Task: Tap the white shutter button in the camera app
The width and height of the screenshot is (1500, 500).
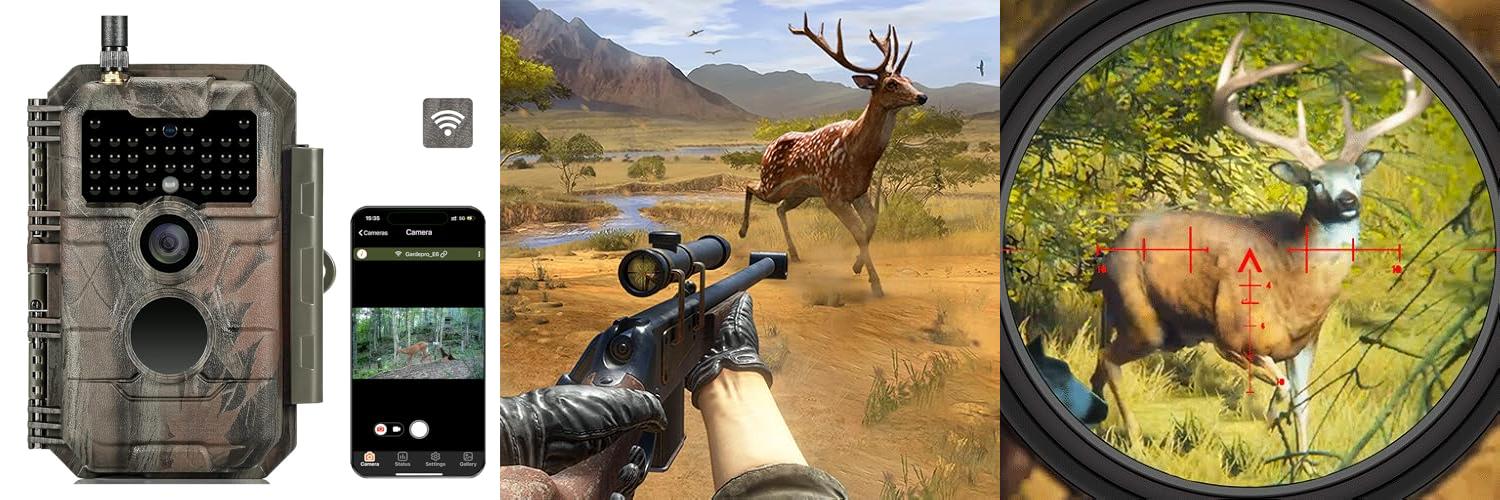Action: click(419, 429)
